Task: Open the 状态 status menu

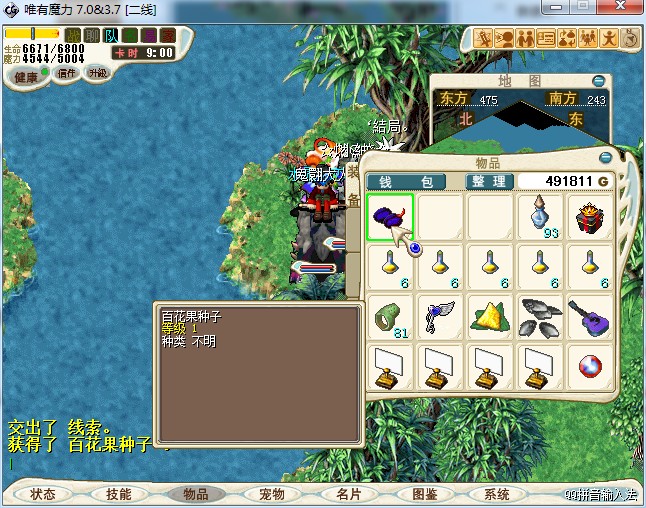Action: 42,494
